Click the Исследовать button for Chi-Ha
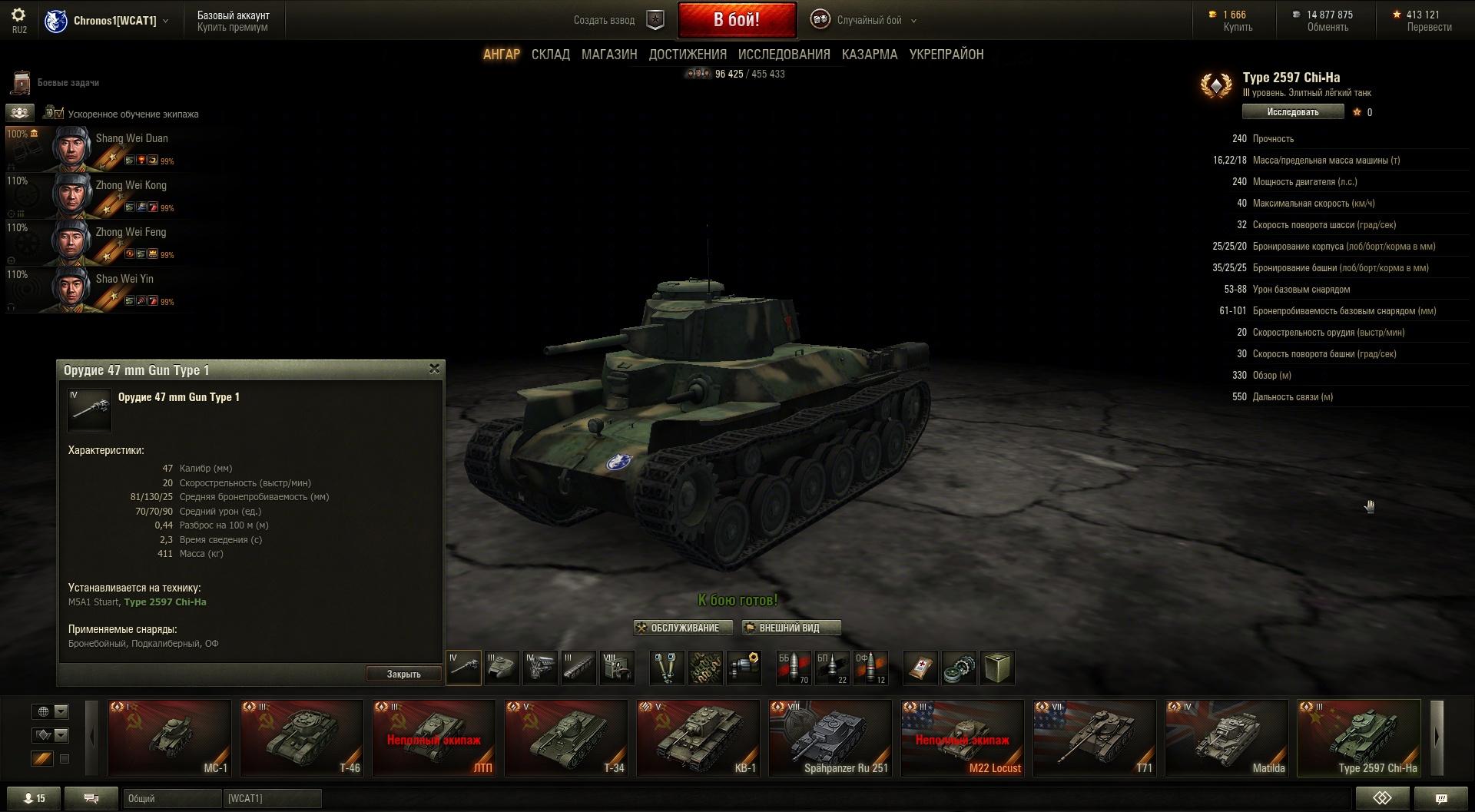 coord(1292,112)
